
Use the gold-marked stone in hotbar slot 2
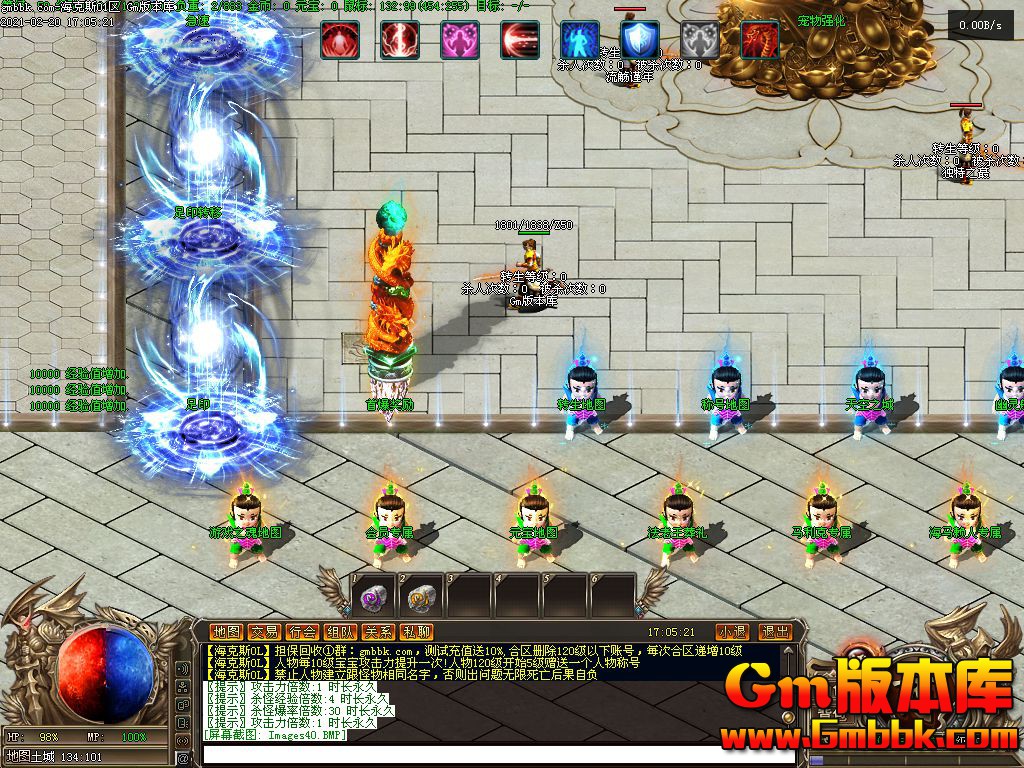[421, 597]
